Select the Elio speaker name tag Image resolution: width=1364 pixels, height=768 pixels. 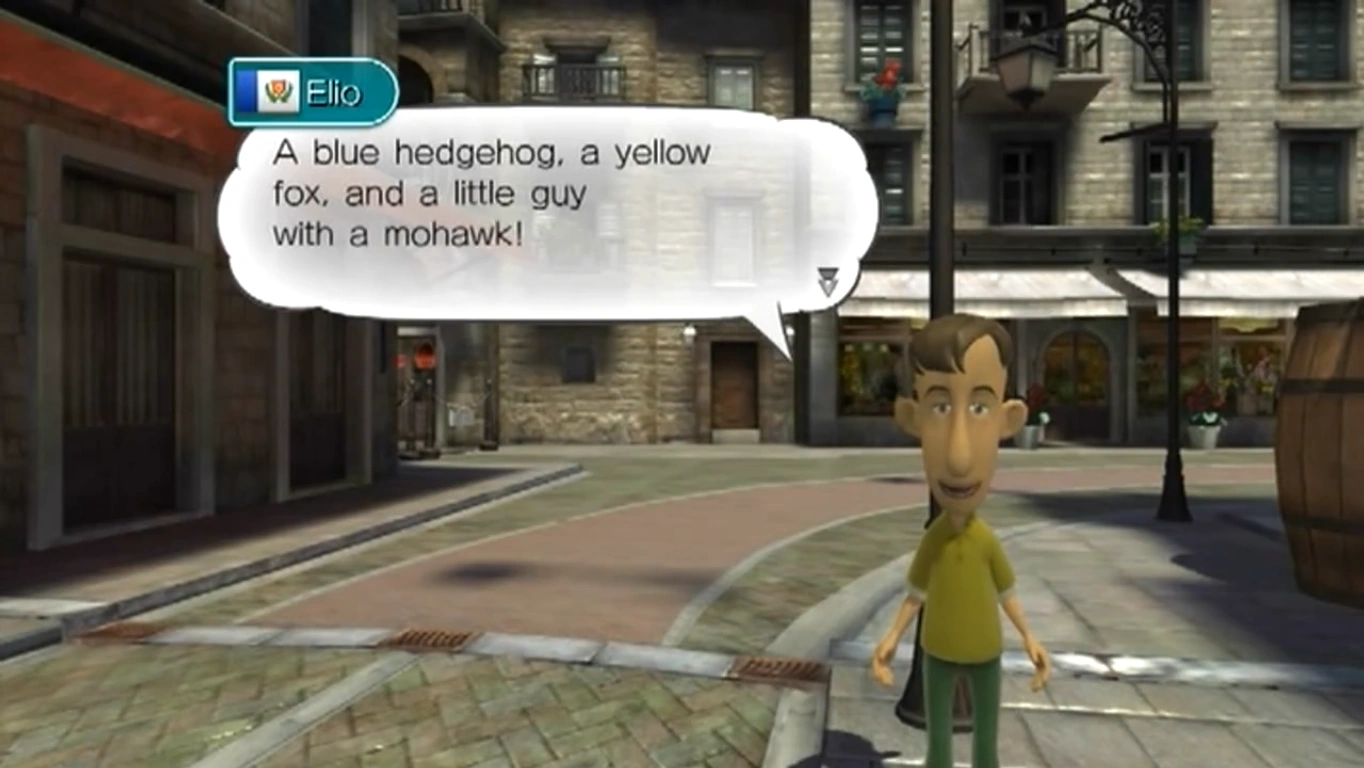313,93
